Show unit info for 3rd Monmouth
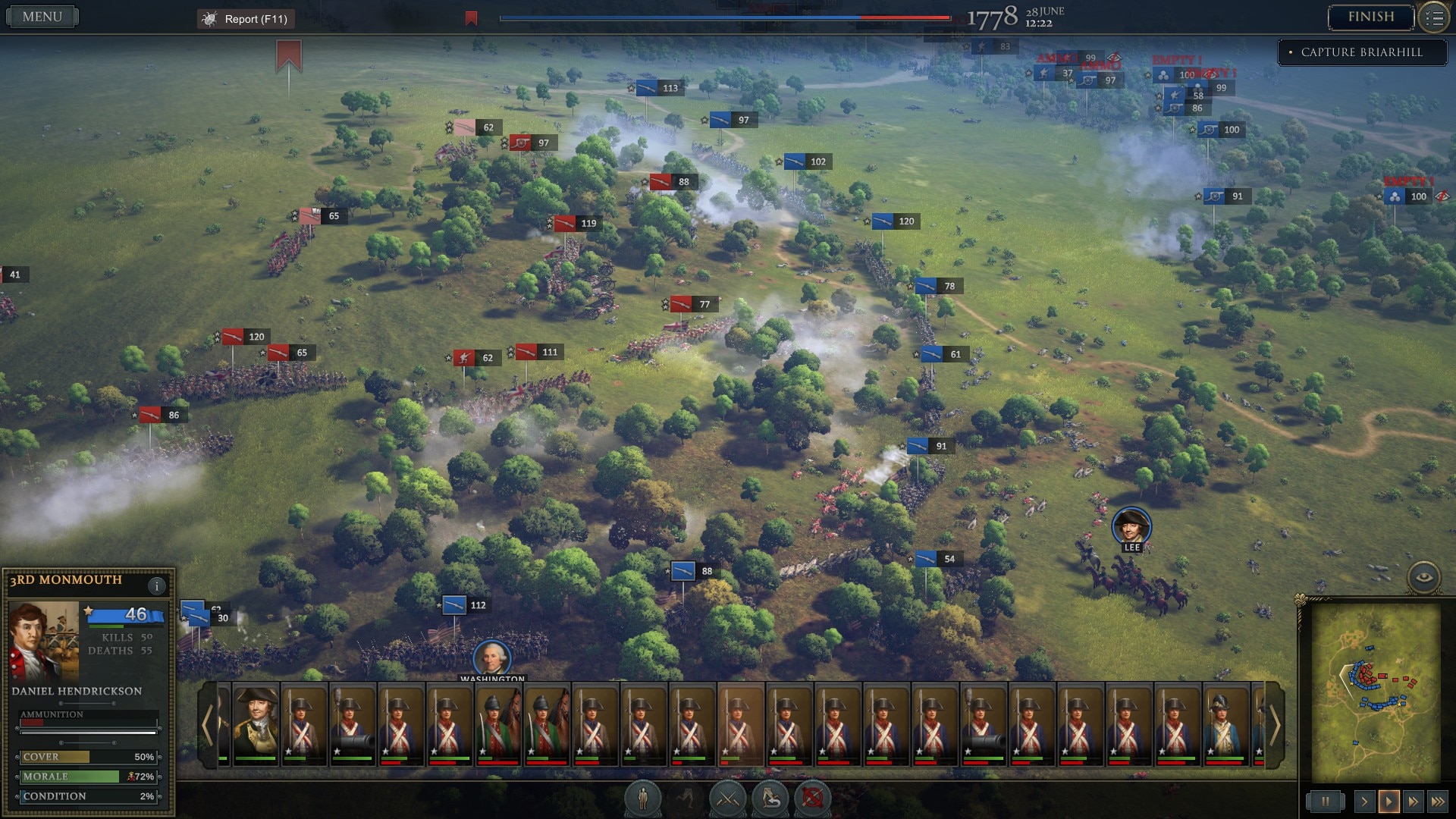 click(x=157, y=585)
